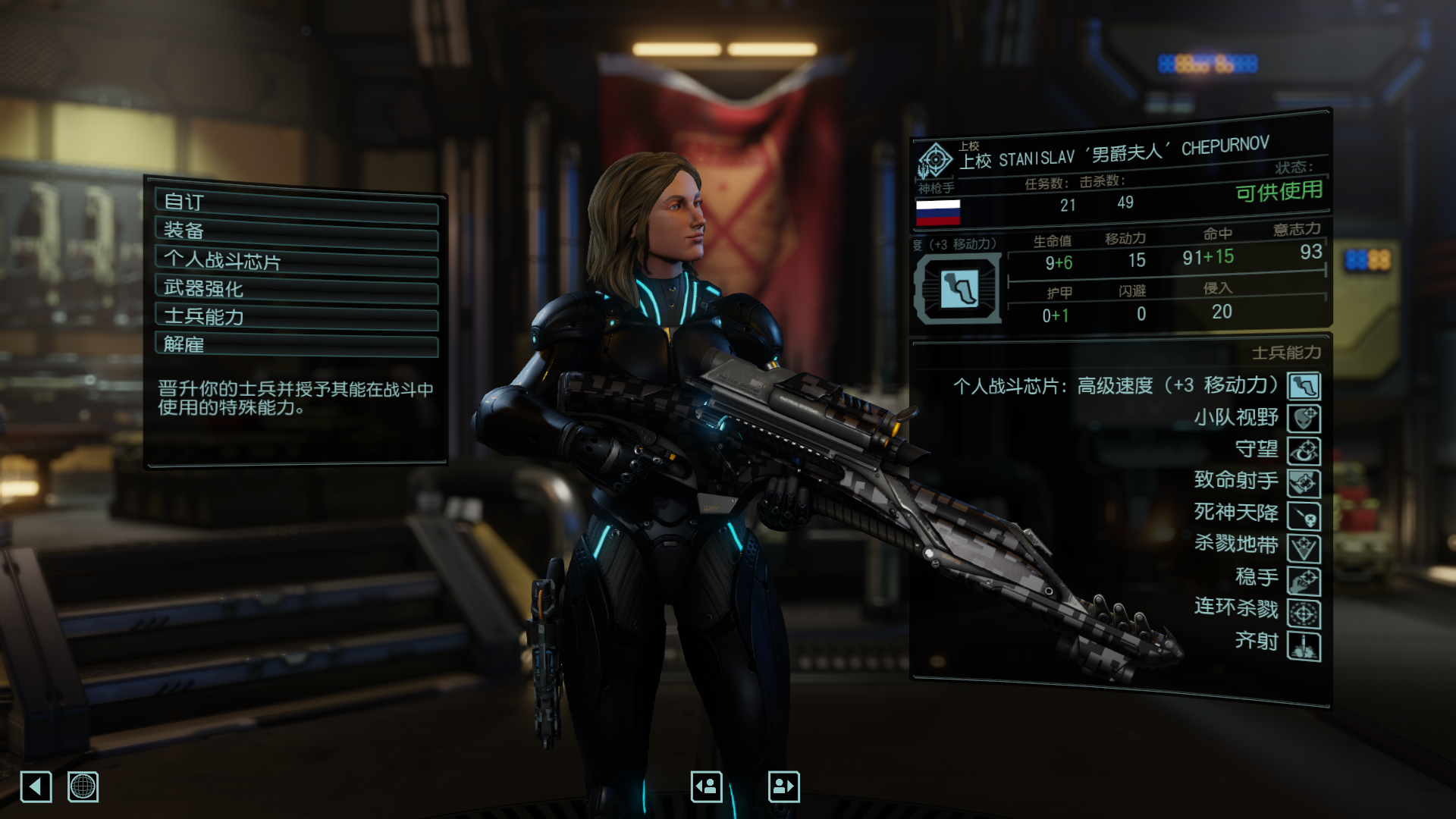Switch to the previous soldier
The height and width of the screenshot is (819, 1456).
[706, 786]
